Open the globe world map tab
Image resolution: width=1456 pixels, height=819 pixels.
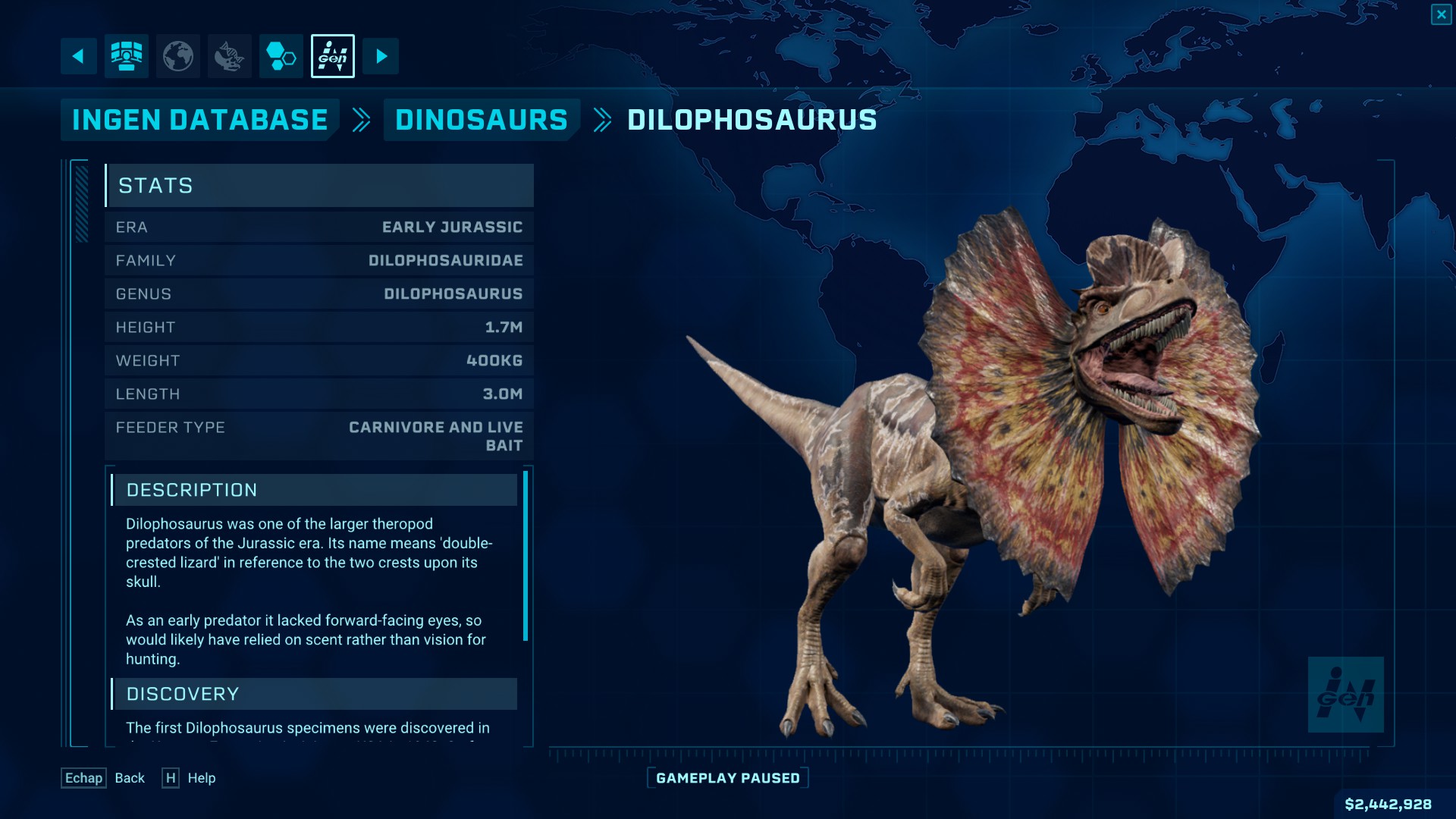click(178, 56)
